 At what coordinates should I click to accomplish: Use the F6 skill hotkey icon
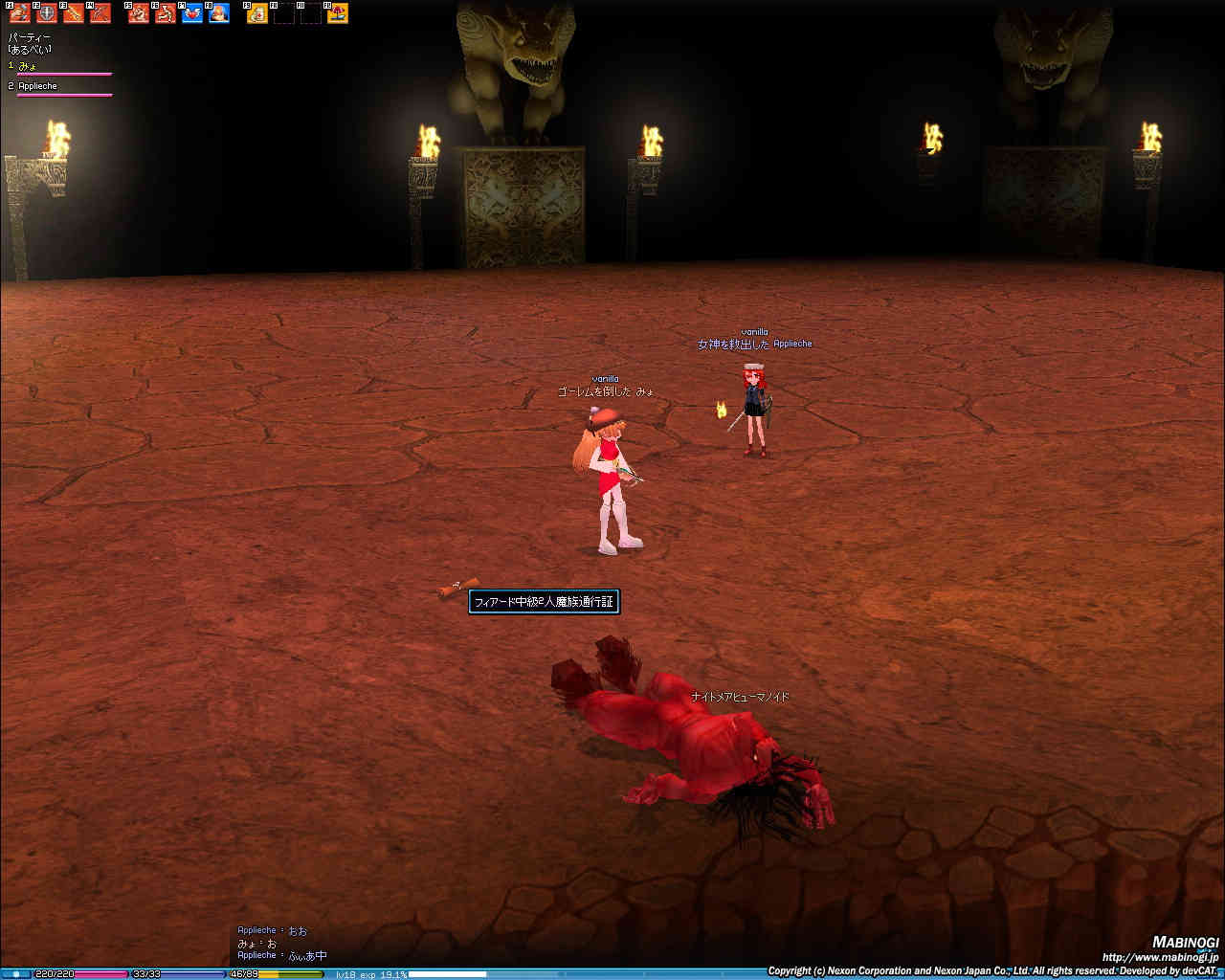pos(166,13)
